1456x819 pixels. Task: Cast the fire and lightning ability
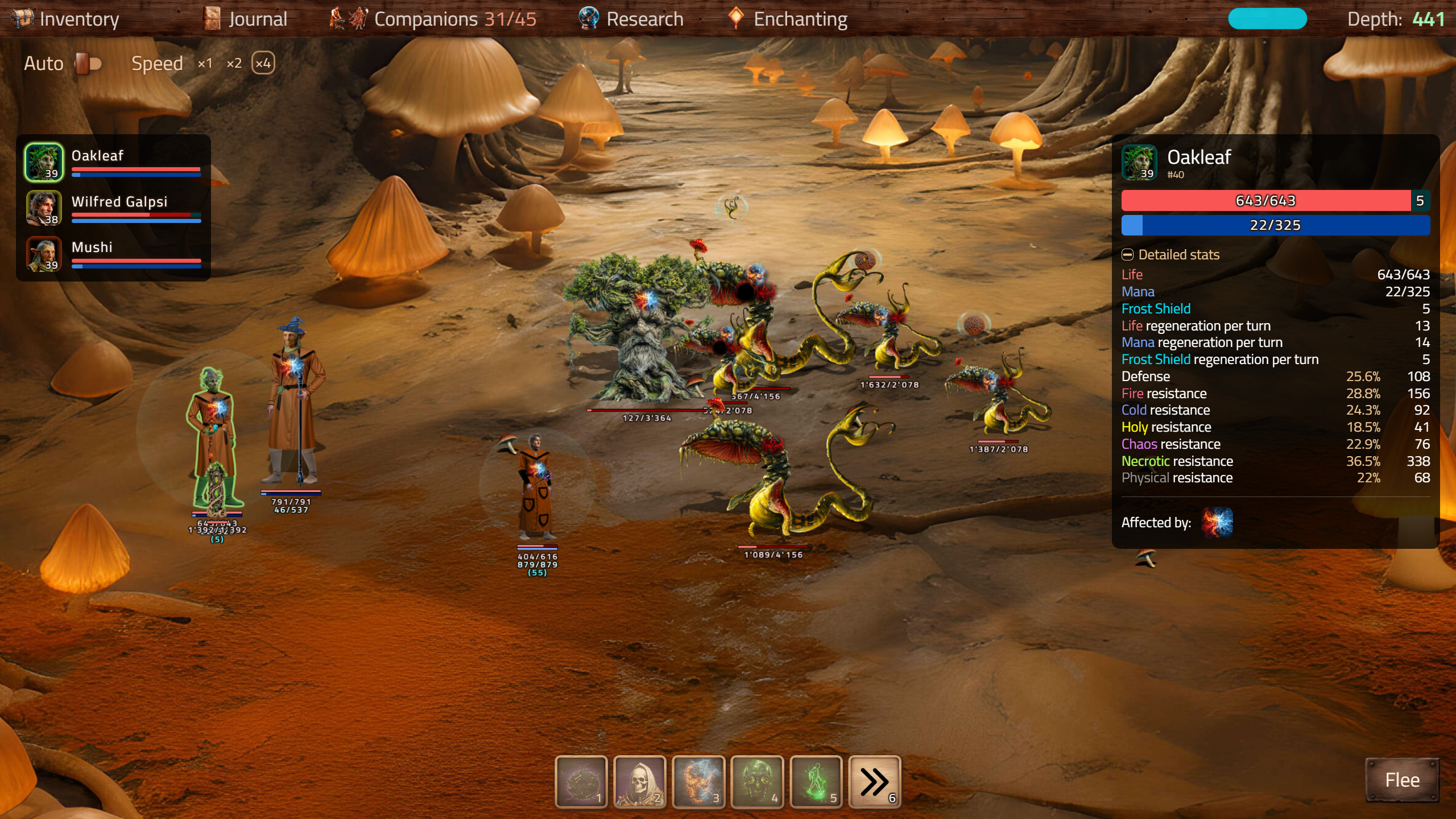pyautogui.click(x=698, y=781)
